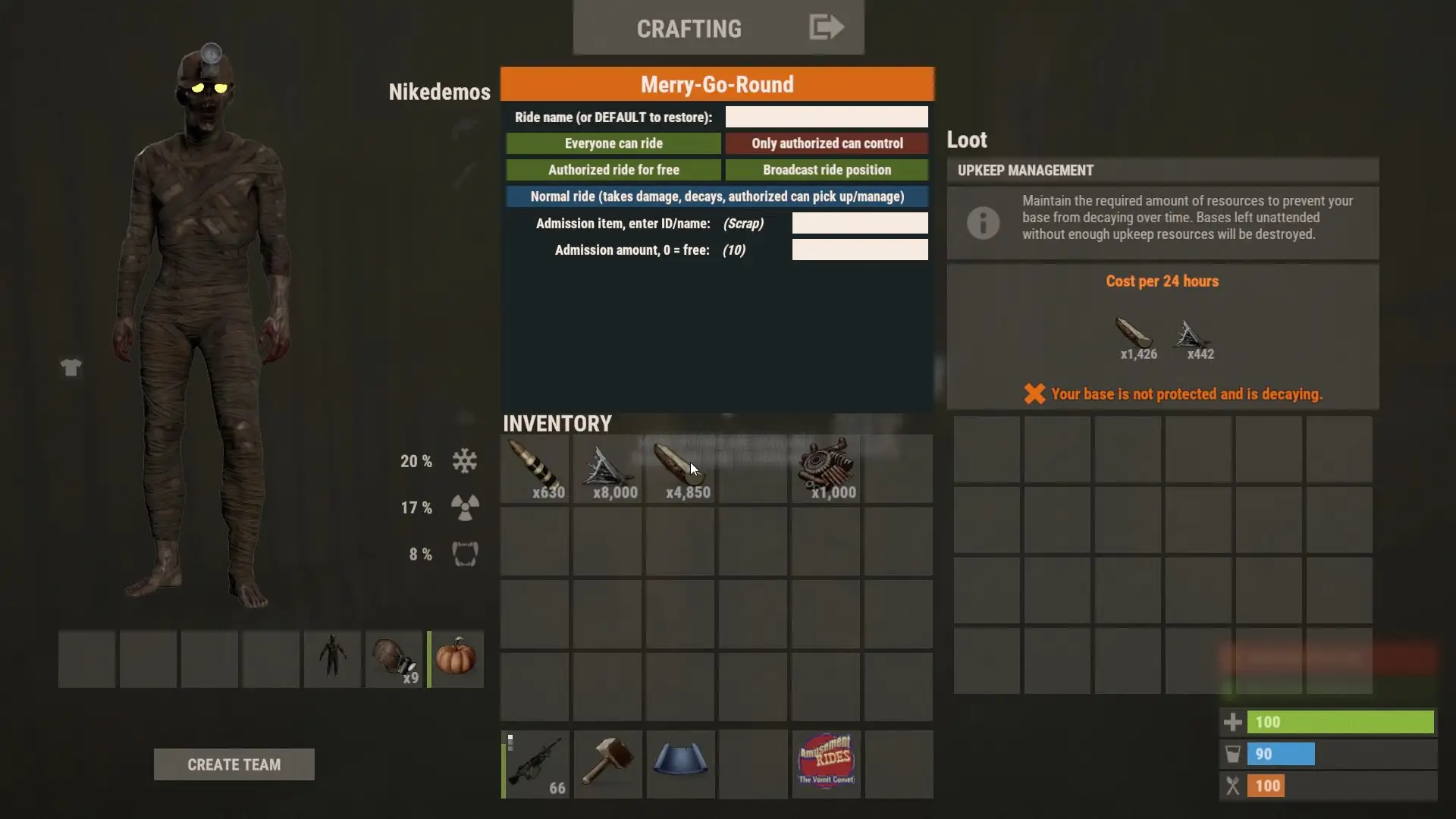This screenshot has width=1456, height=819.
Task: Focus the admission amount field
Action: 859,249
